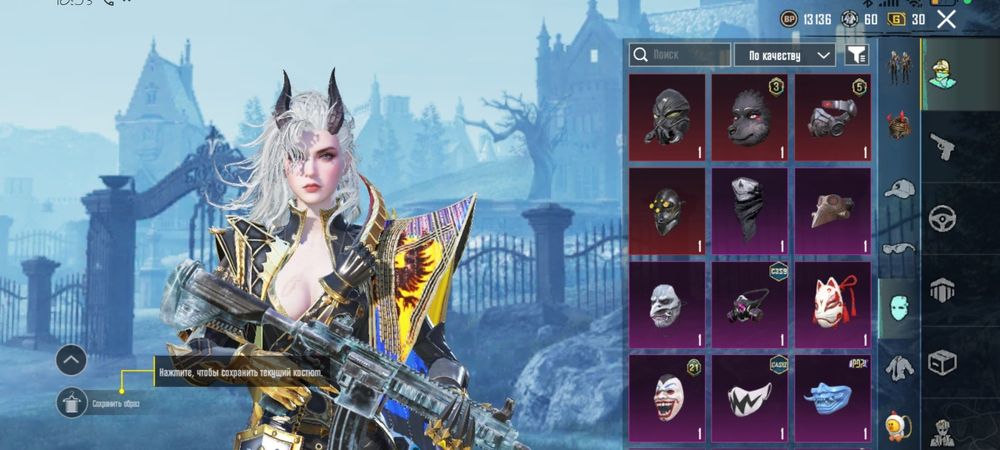
Task: Open the По качеству sort dropdown
Action: 784,55
